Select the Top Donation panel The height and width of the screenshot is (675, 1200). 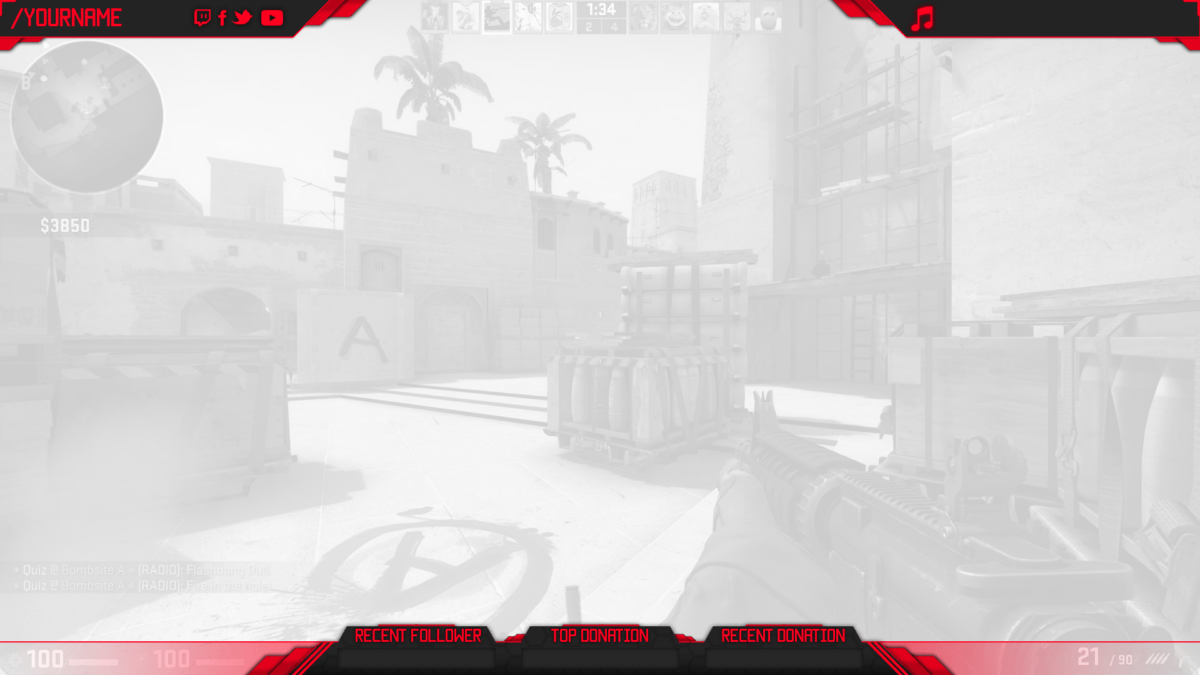point(600,647)
